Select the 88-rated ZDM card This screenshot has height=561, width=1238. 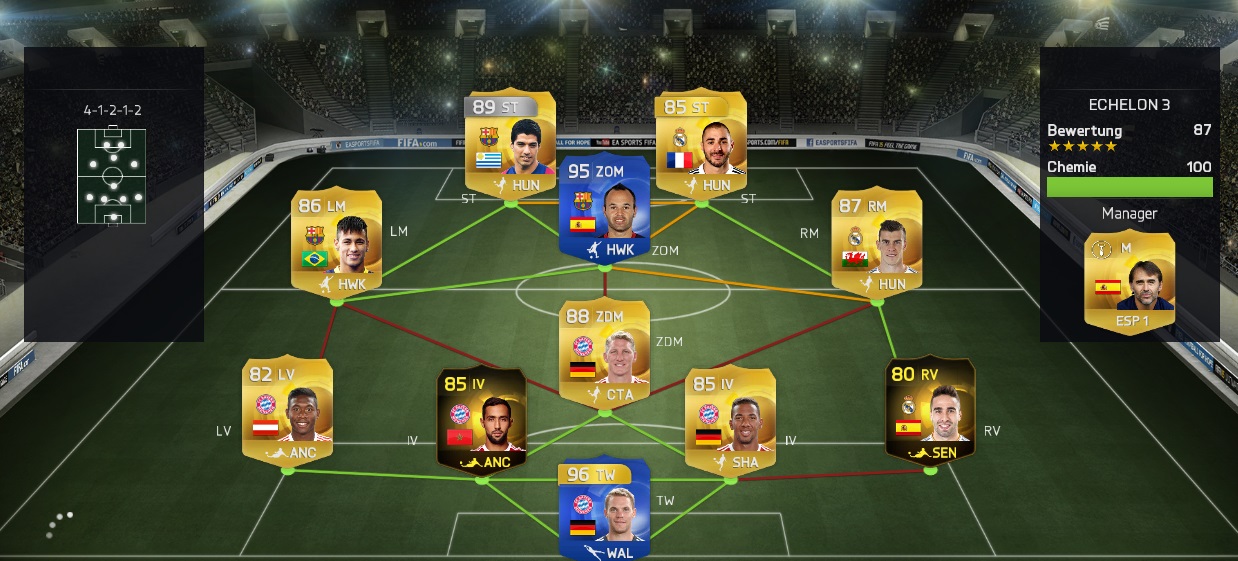604,352
